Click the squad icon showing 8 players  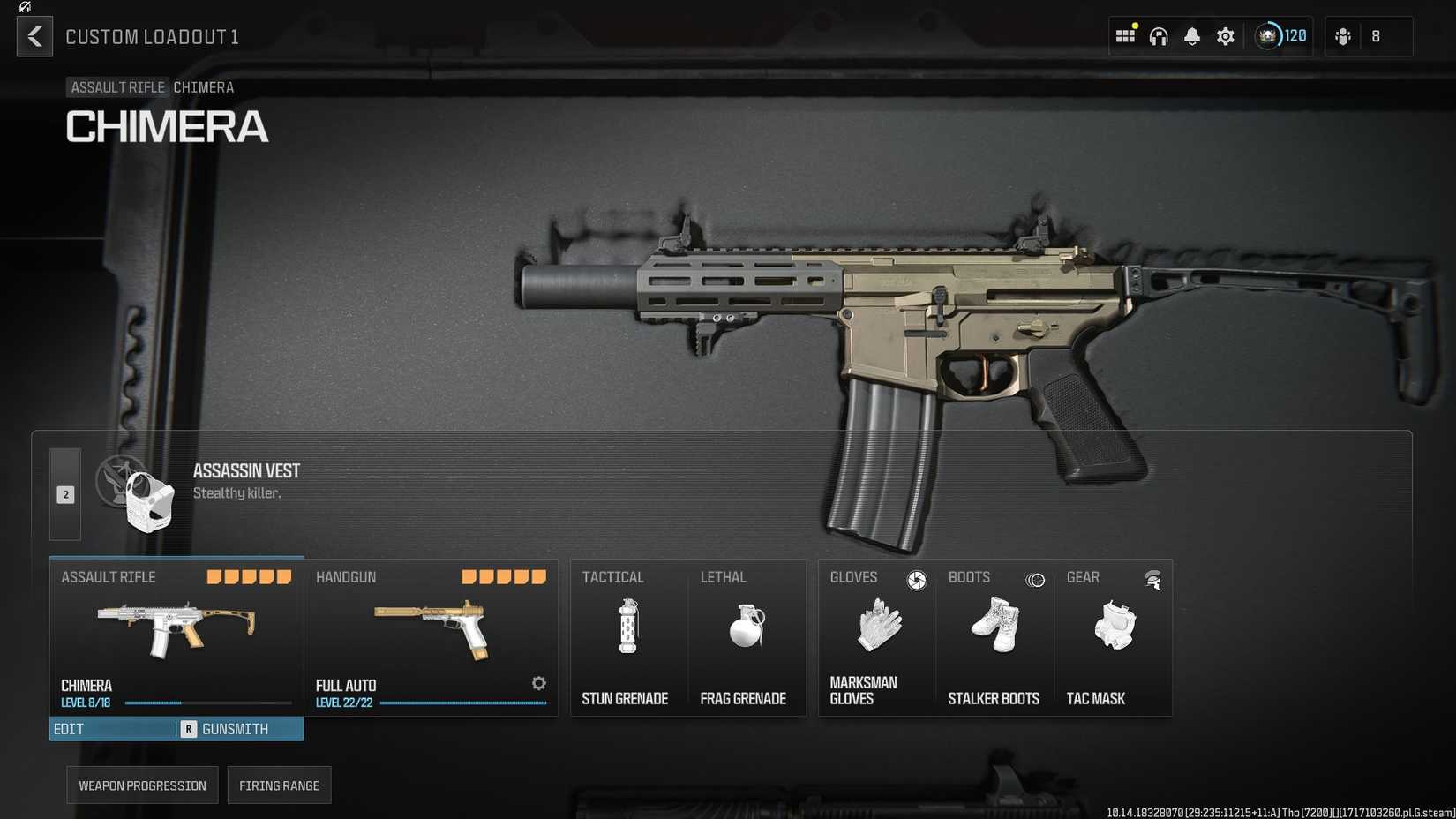[1359, 36]
